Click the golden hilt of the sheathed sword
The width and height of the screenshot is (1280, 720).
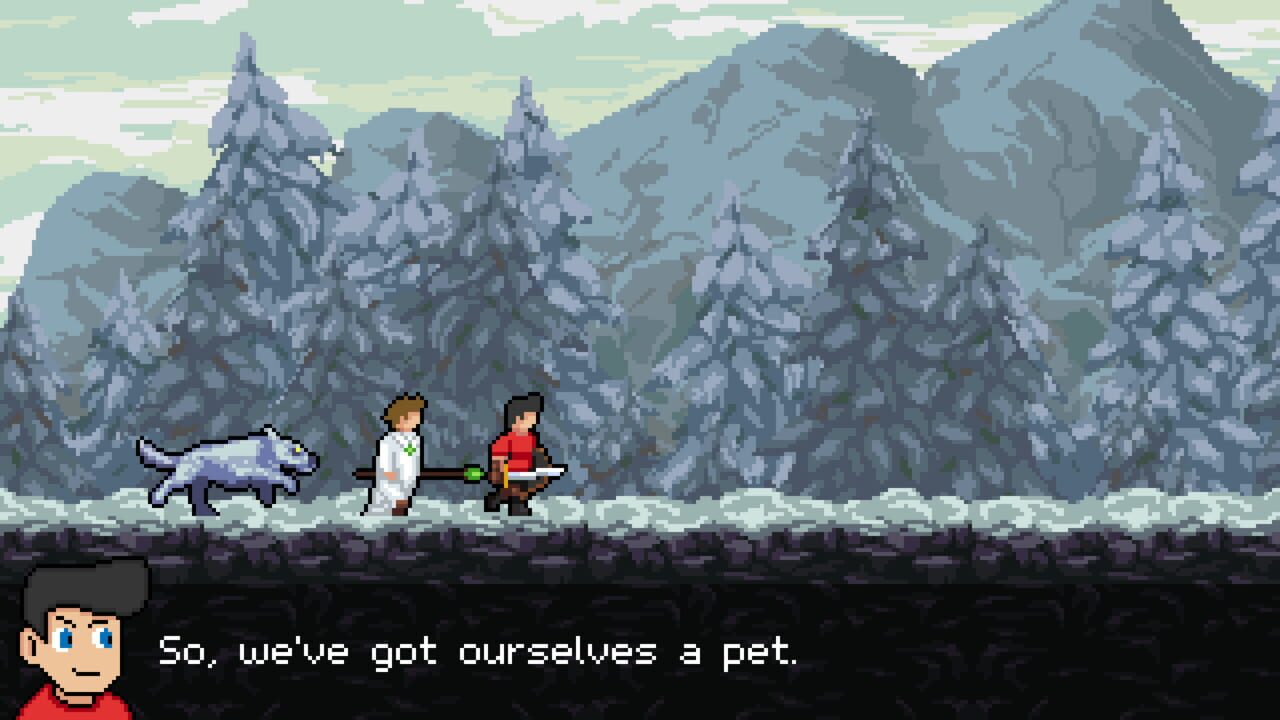tap(506, 475)
